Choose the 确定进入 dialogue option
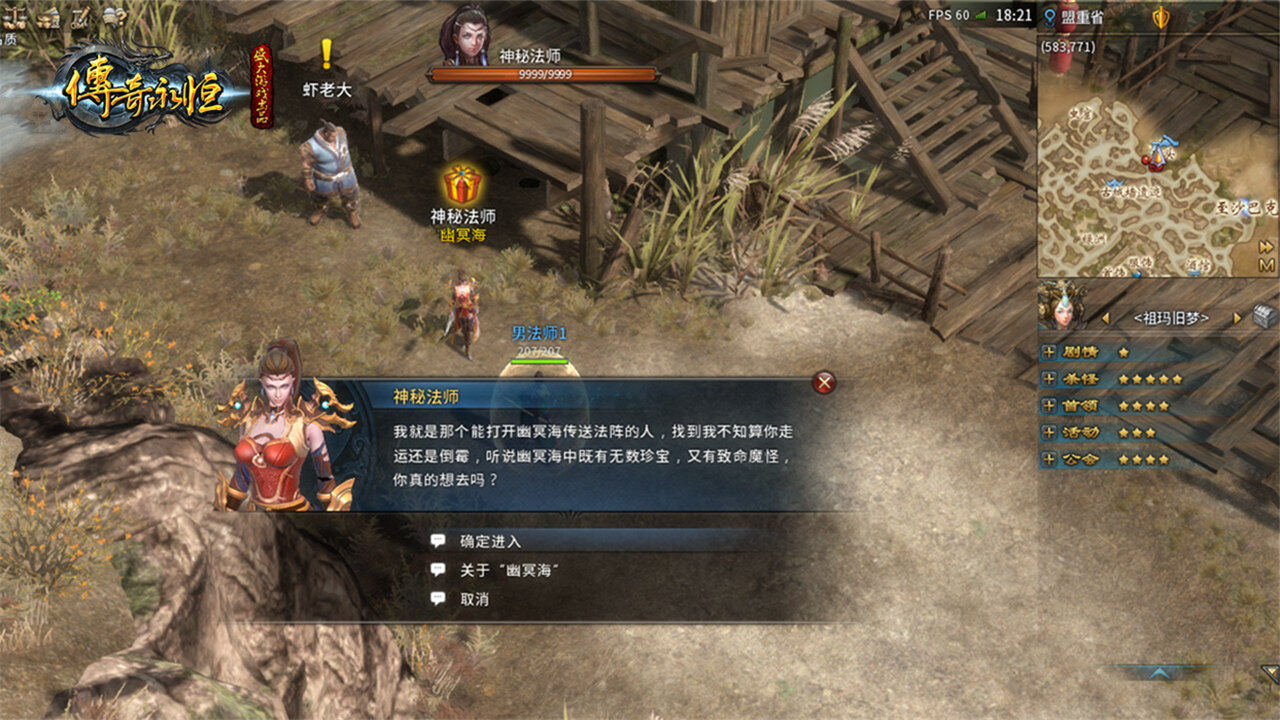The image size is (1280, 720). pos(490,541)
